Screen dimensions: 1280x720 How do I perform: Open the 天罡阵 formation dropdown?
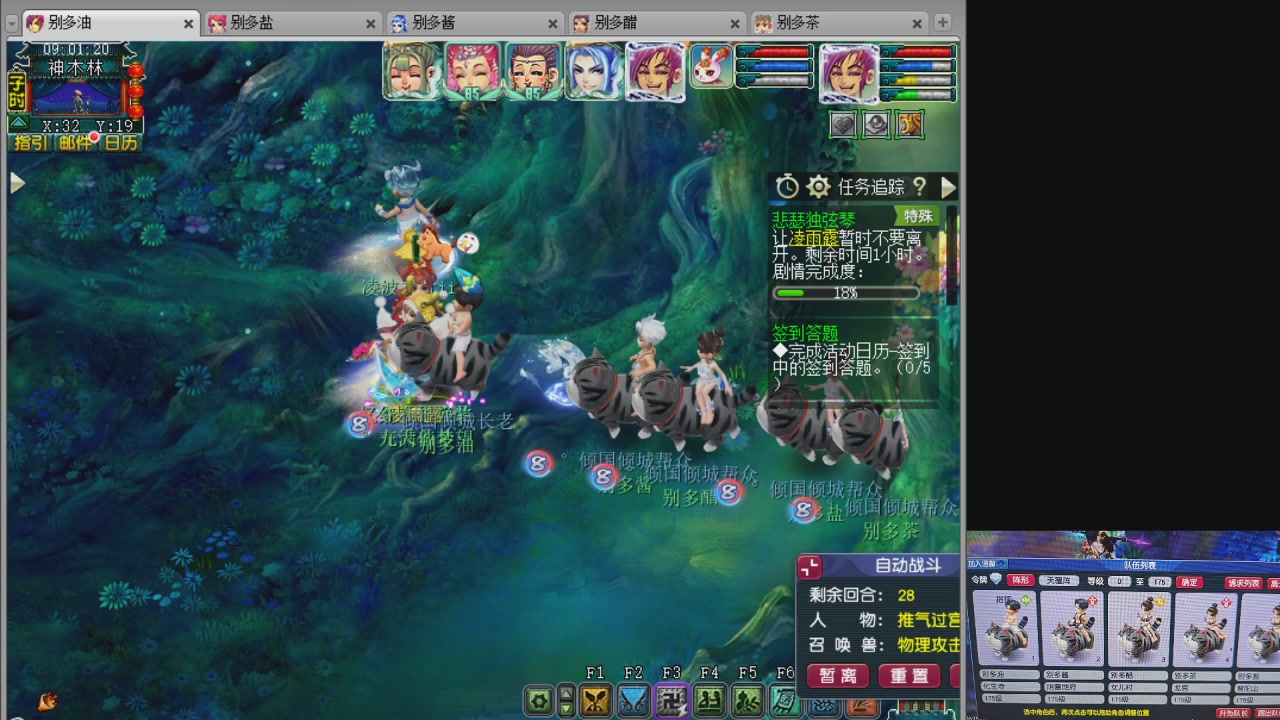(1061, 580)
